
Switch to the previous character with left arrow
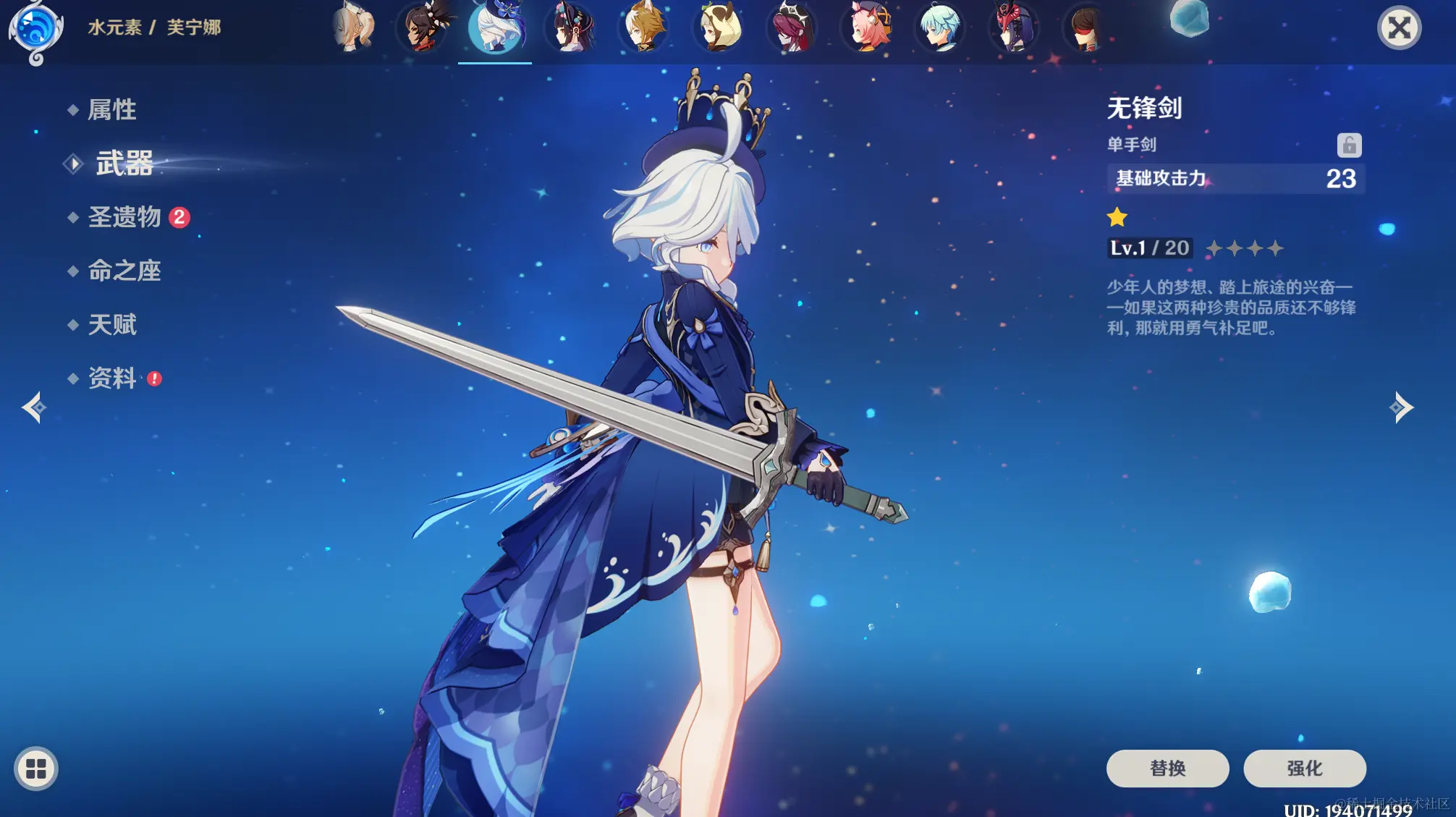click(33, 407)
